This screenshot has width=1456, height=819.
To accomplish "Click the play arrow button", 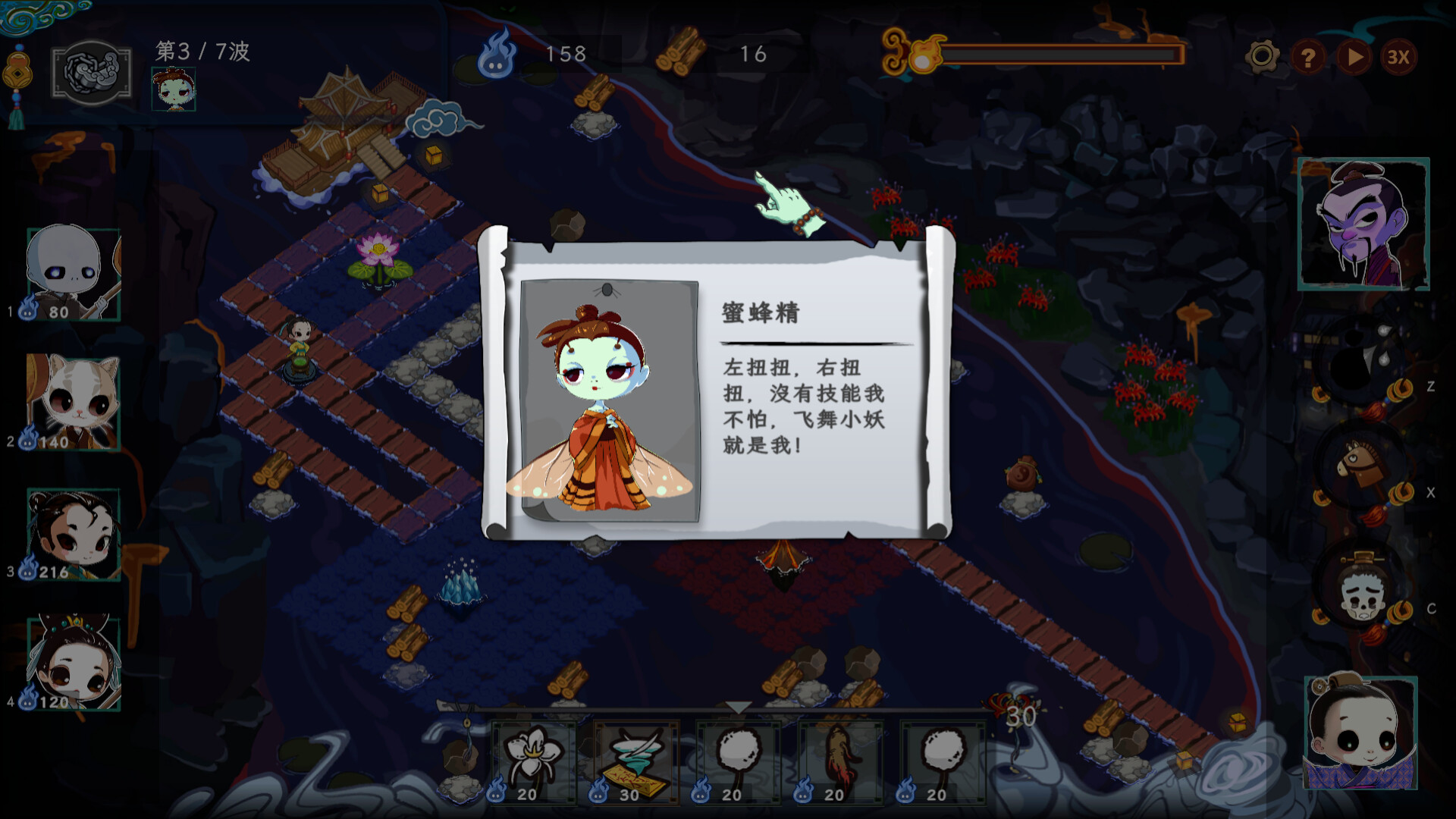I will (x=1354, y=57).
